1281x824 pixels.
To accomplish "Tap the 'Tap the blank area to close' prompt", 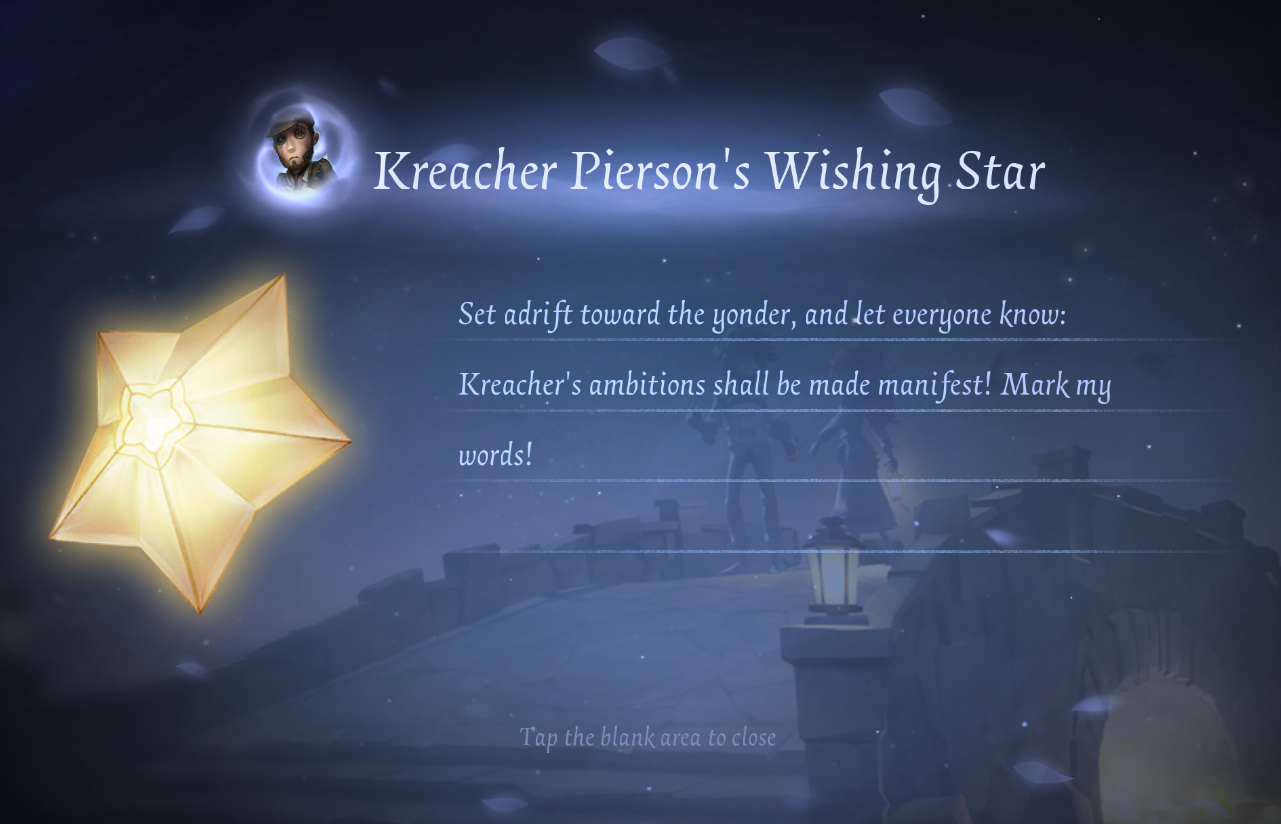I will (647, 738).
